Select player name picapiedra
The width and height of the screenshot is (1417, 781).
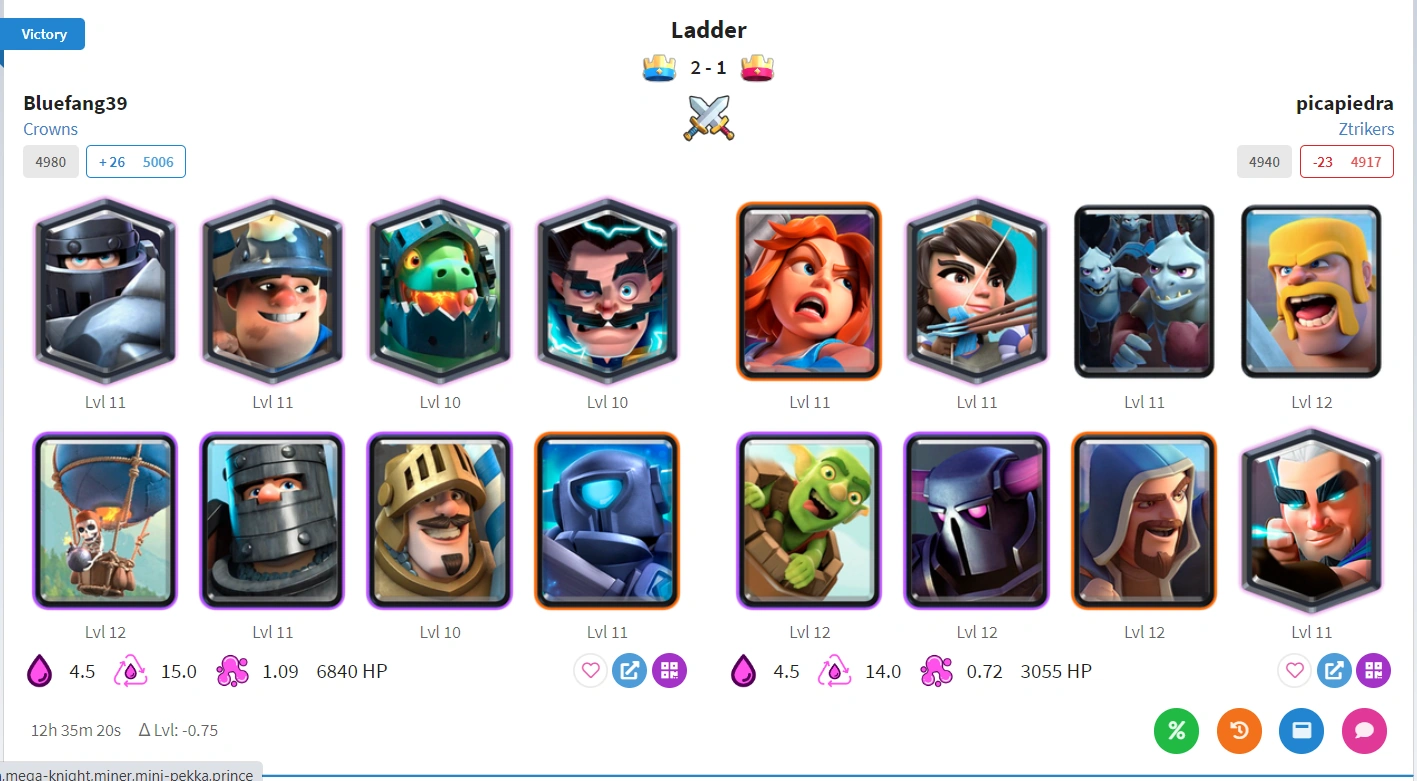click(x=1344, y=103)
